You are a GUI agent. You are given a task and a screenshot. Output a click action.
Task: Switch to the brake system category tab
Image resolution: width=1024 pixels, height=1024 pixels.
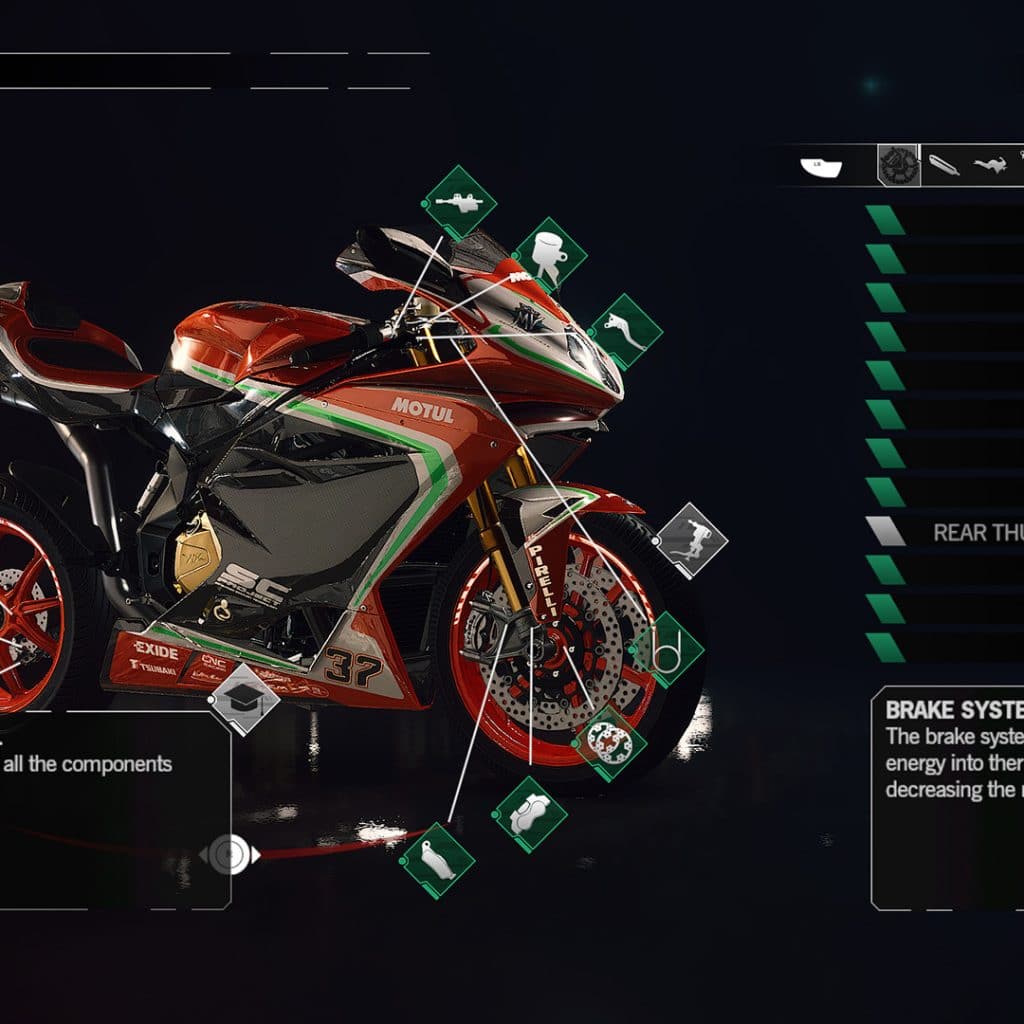[898, 166]
